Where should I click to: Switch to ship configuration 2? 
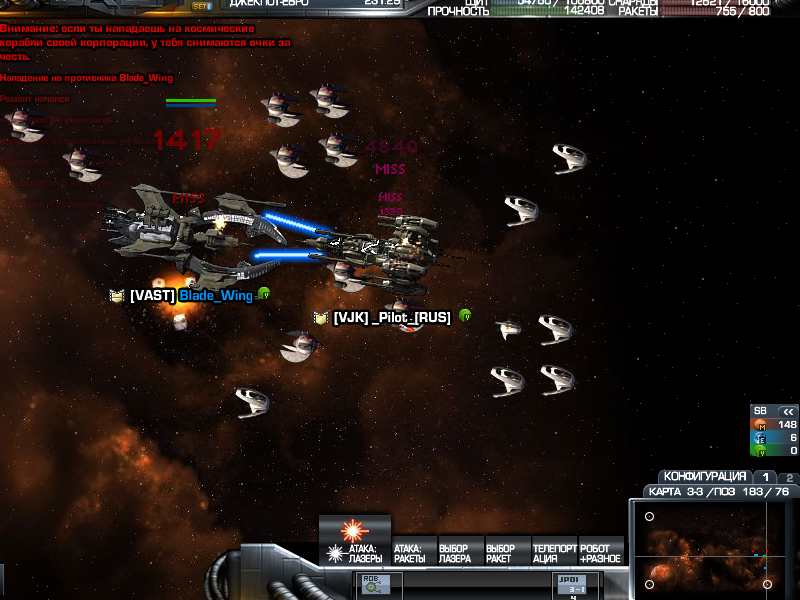click(789, 478)
